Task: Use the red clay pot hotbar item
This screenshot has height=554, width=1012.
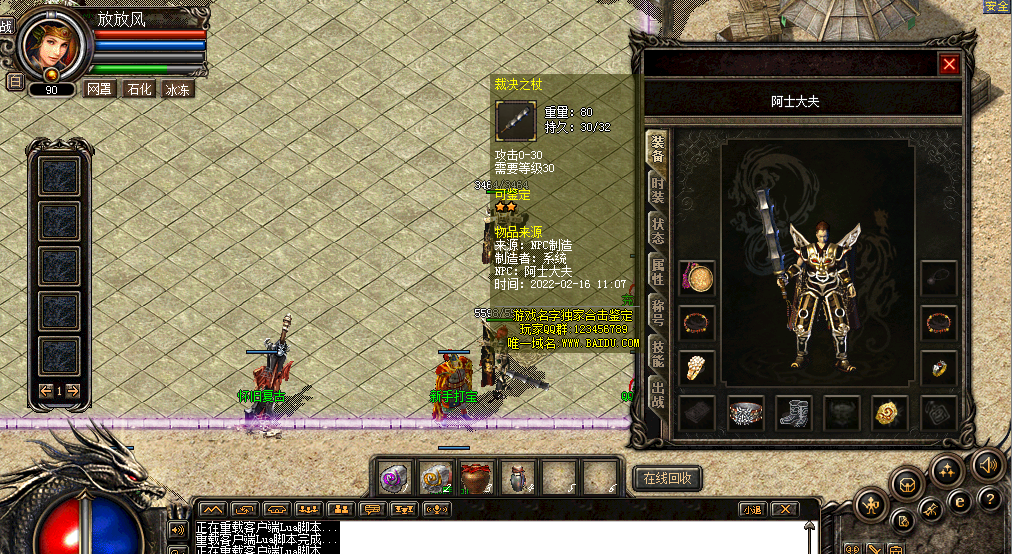Action: click(x=476, y=478)
